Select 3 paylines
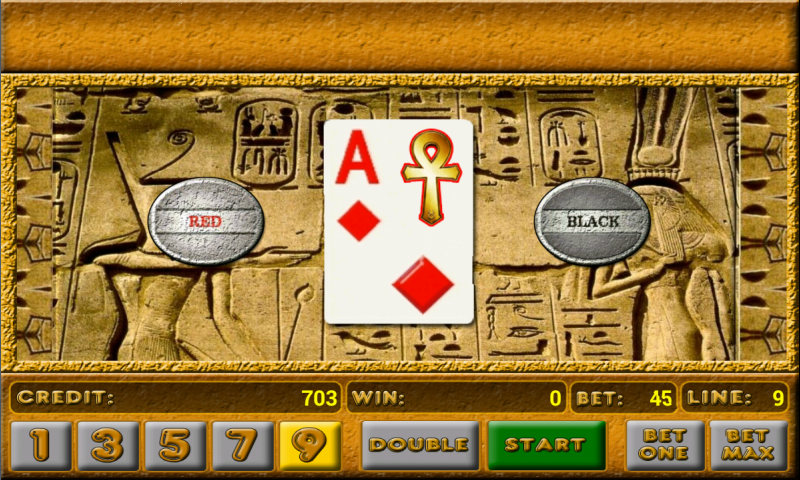 click(x=108, y=446)
